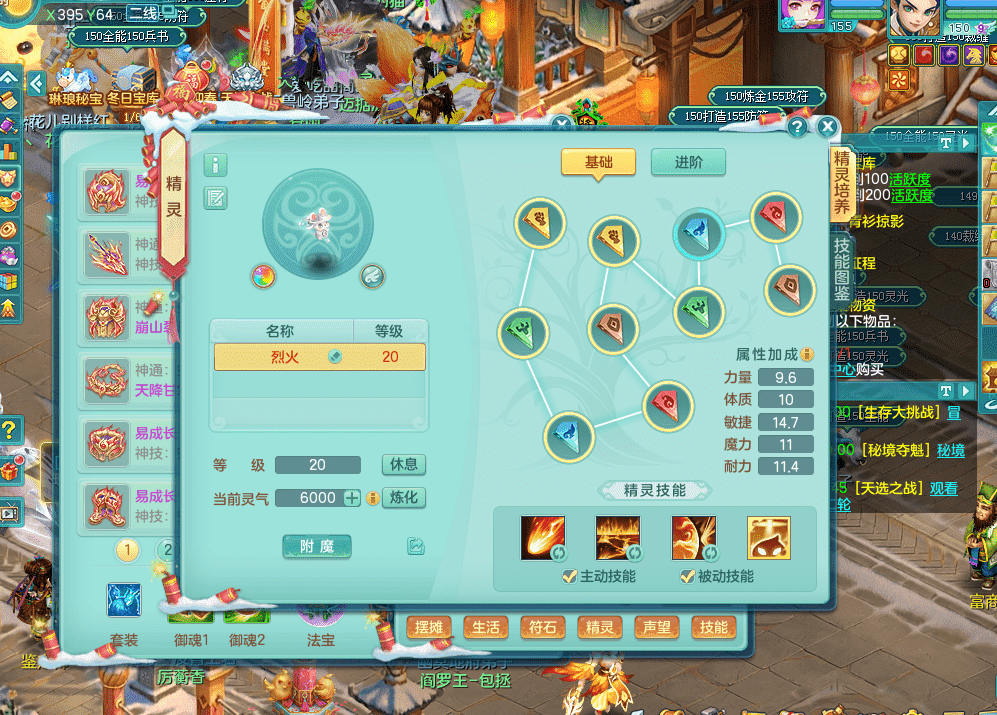Viewport: 997px width, 715px height.
Task: Switch to the 进阶 tab
Action: pos(688,163)
